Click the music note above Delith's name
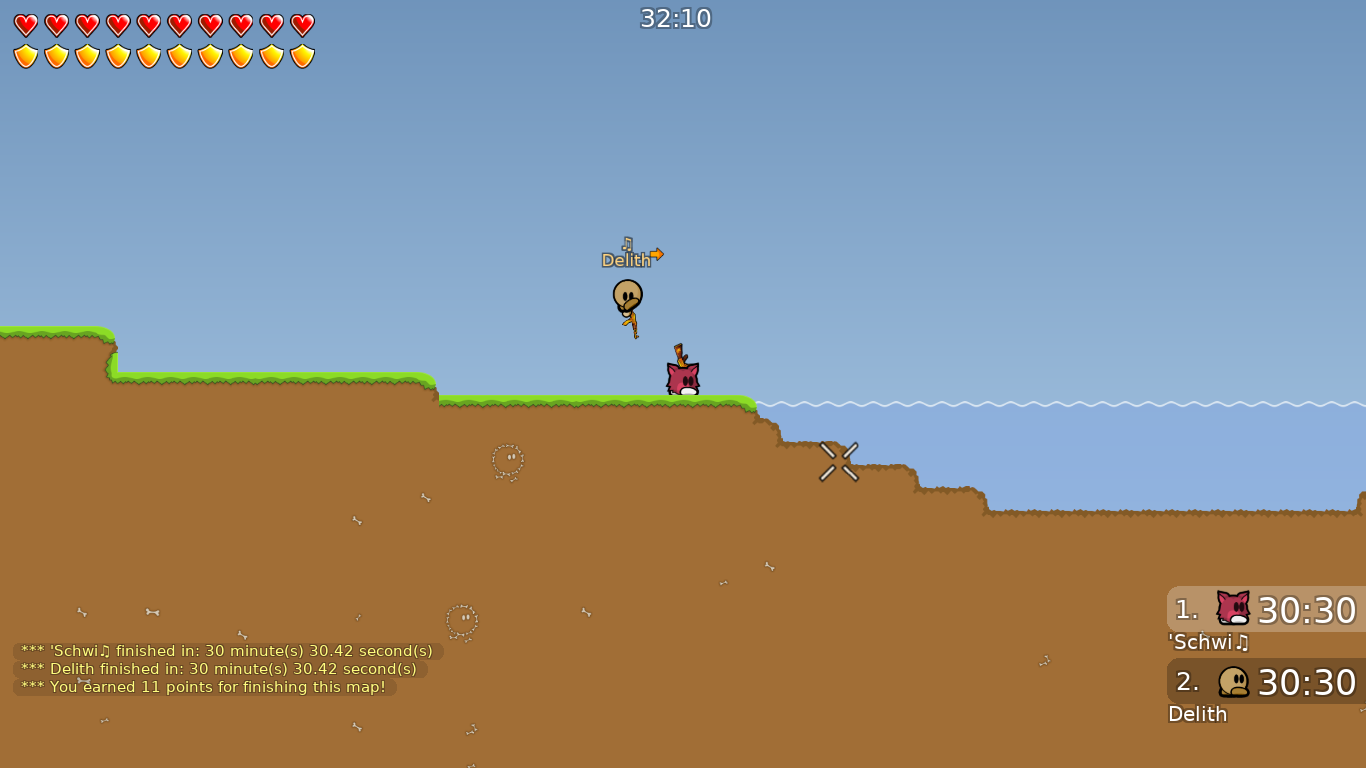Viewport: 1366px width, 768px height. pyautogui.click(x=628, y=242)
